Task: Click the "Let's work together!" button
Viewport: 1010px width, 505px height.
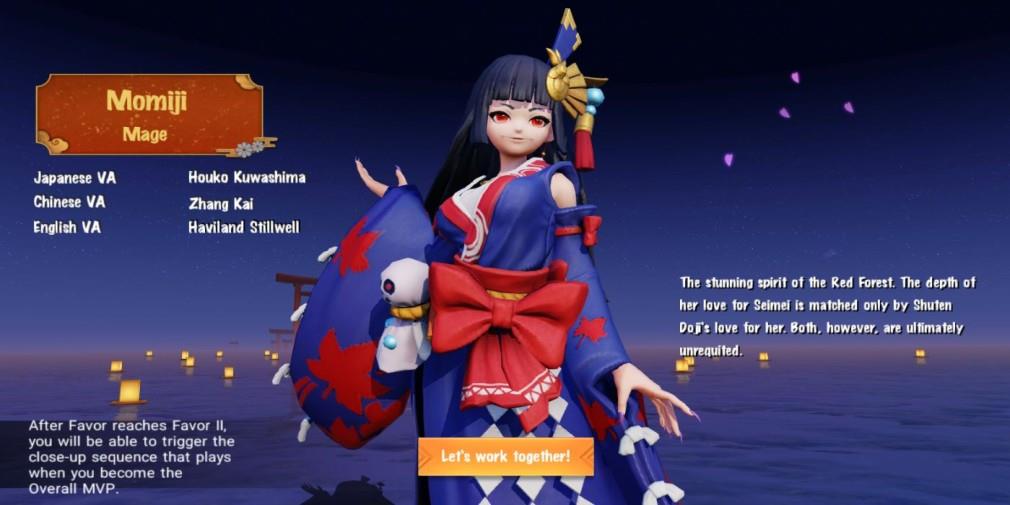Action: click(x=505, y=456)
